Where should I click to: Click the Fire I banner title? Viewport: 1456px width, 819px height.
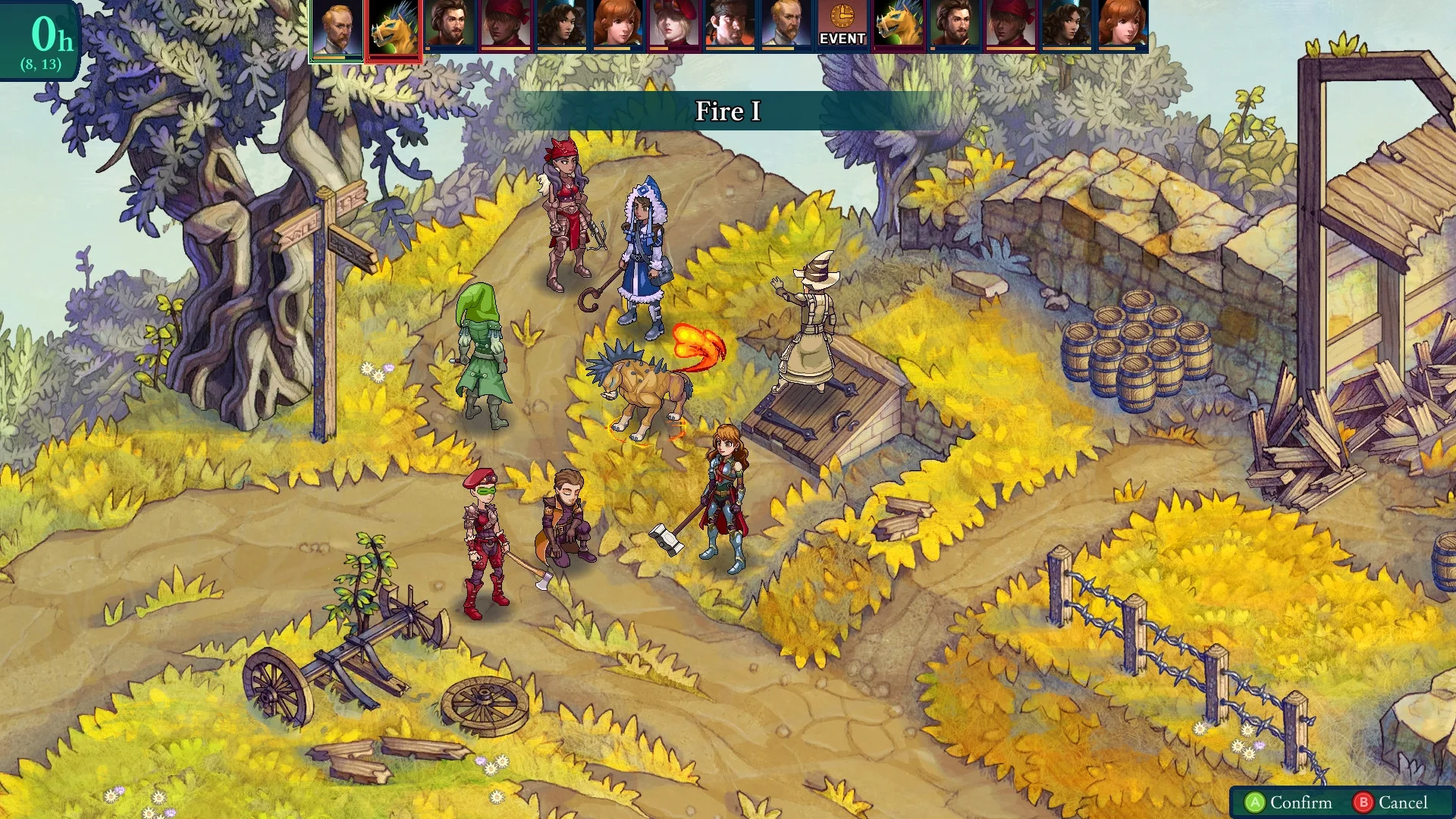(726, 111)
